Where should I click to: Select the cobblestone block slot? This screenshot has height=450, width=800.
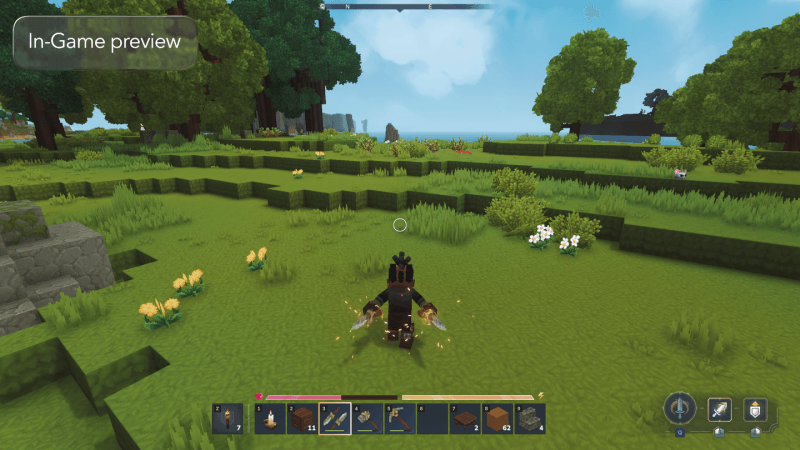tap(530, 418)
